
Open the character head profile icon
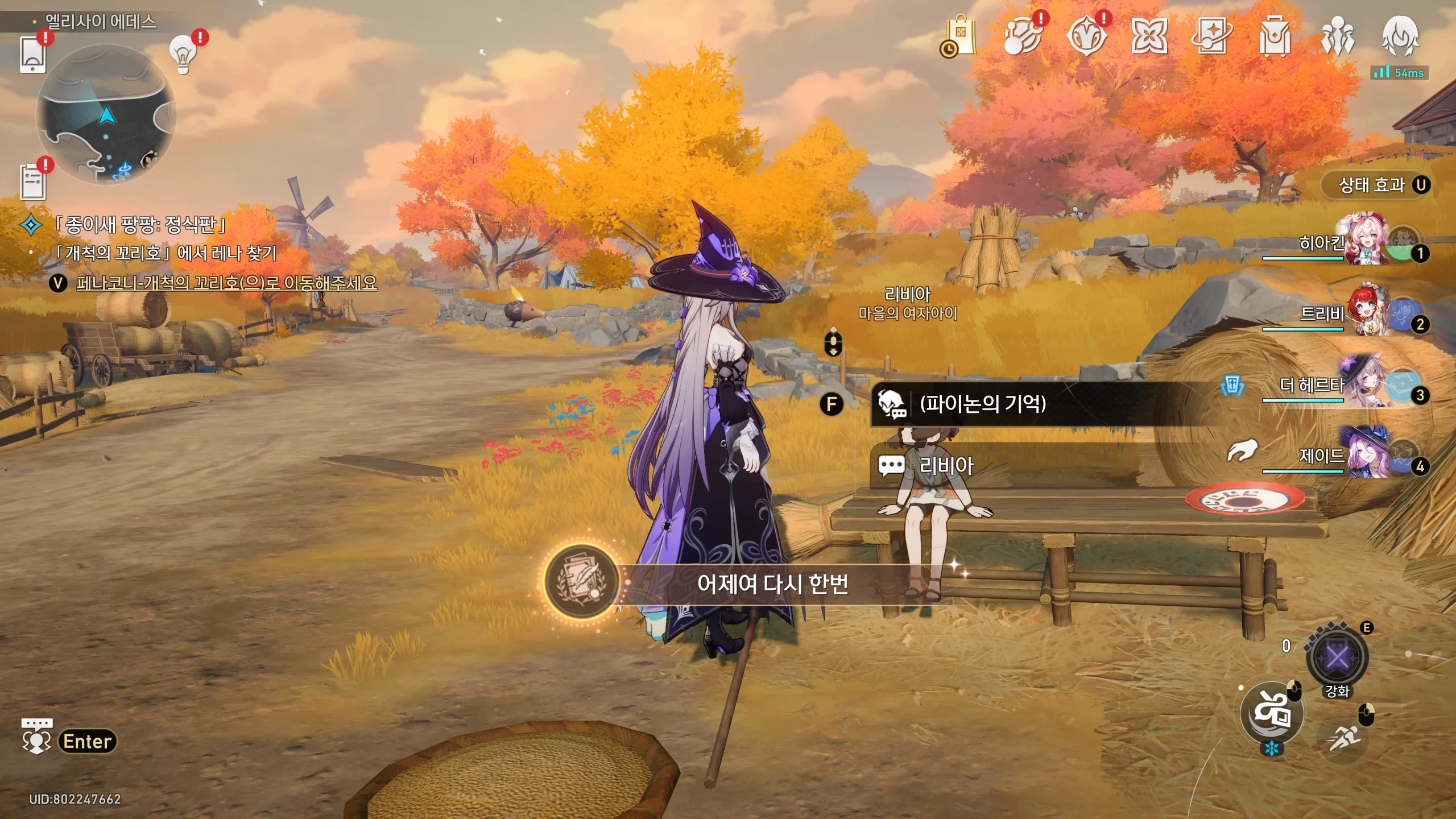[x=1400, y=36]
